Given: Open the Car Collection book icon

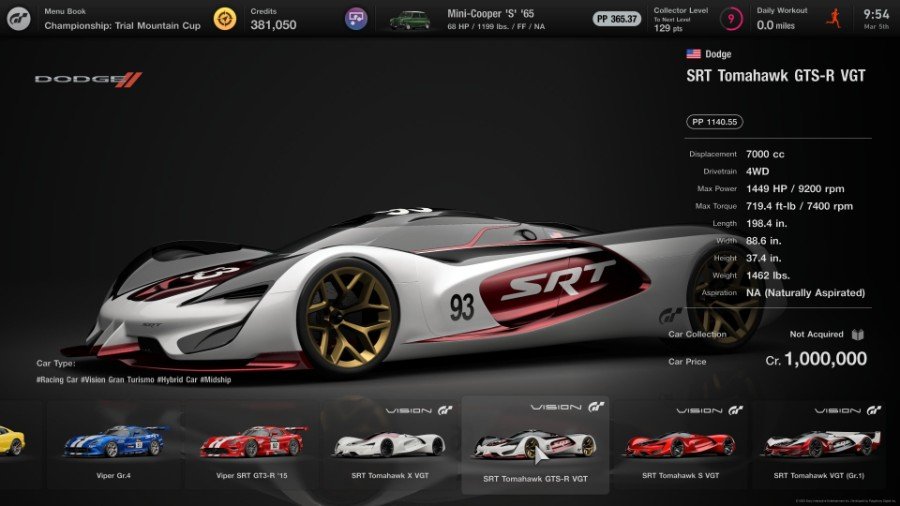Looking at the screenshot, I should coord(858,334).
